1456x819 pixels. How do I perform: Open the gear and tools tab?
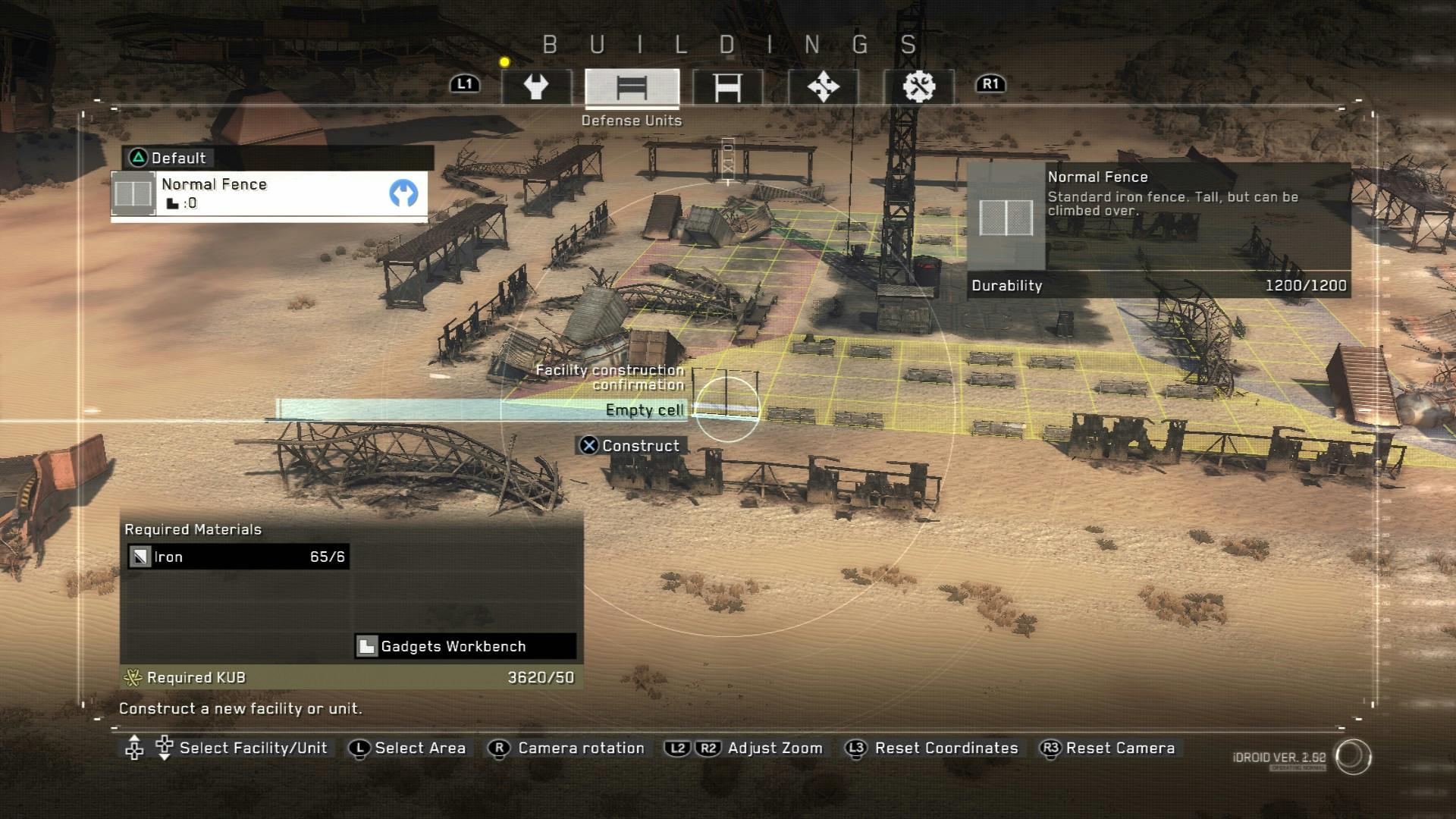[918, 87]
